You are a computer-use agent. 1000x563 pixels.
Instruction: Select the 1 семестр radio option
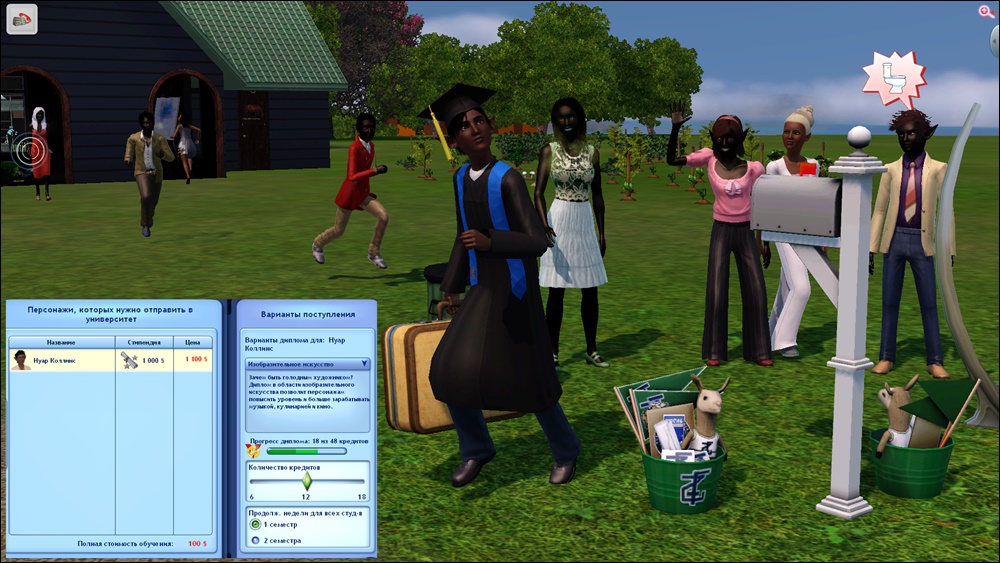point(255,524)
